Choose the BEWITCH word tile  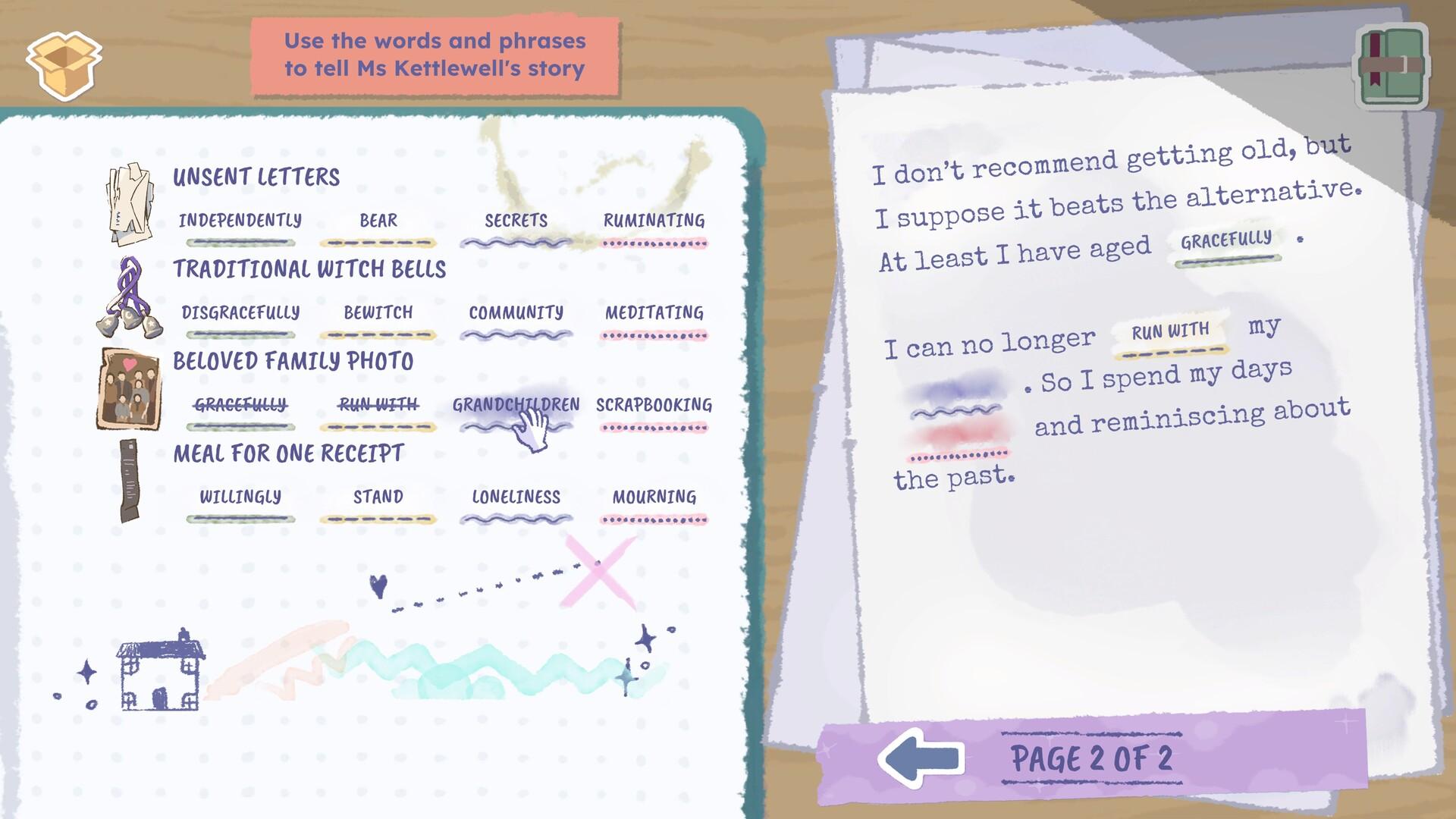tap(378, 312)
